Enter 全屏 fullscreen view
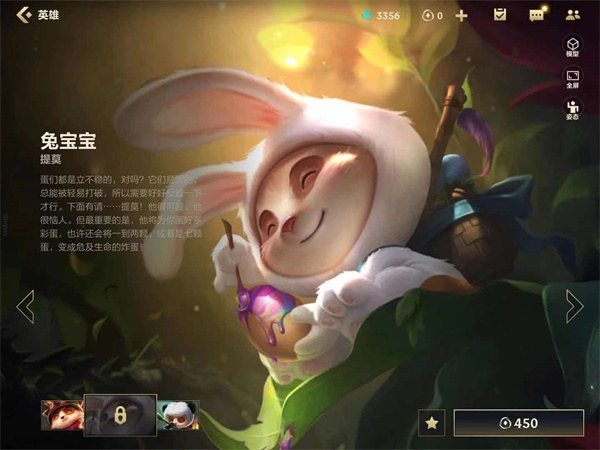600x450 pixels. (573, 80)
